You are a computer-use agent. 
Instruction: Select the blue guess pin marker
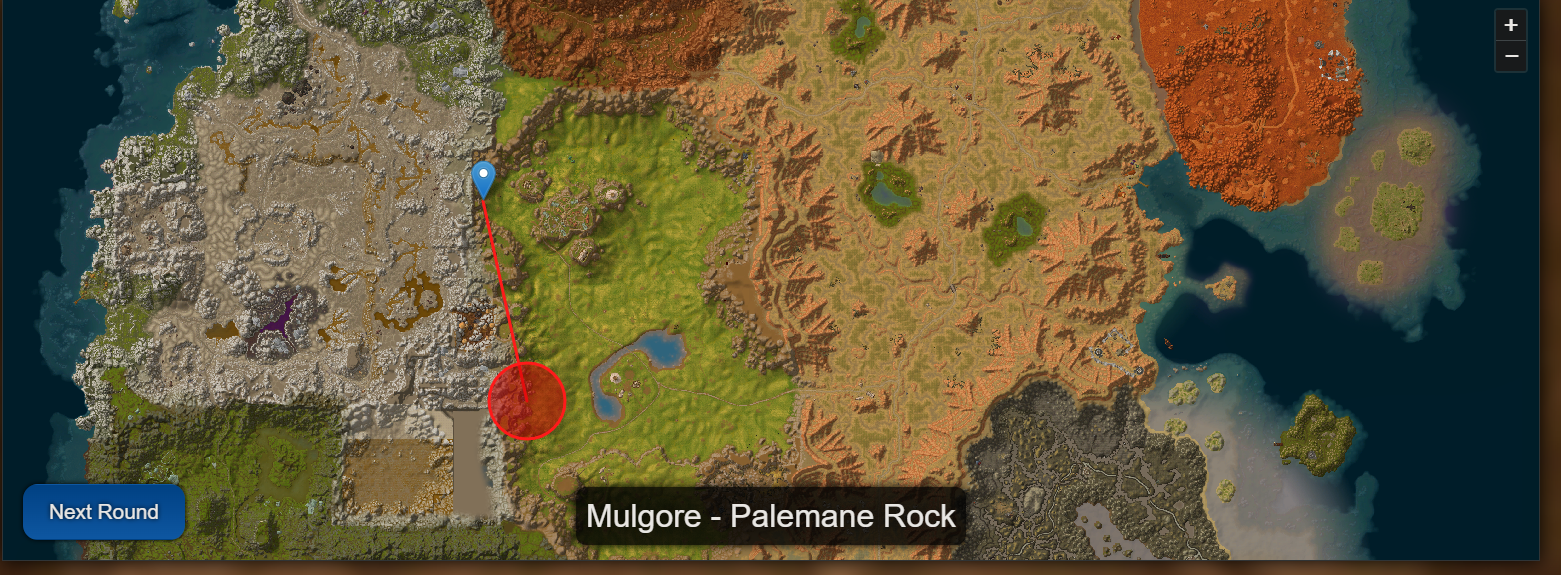pos(483,179)
